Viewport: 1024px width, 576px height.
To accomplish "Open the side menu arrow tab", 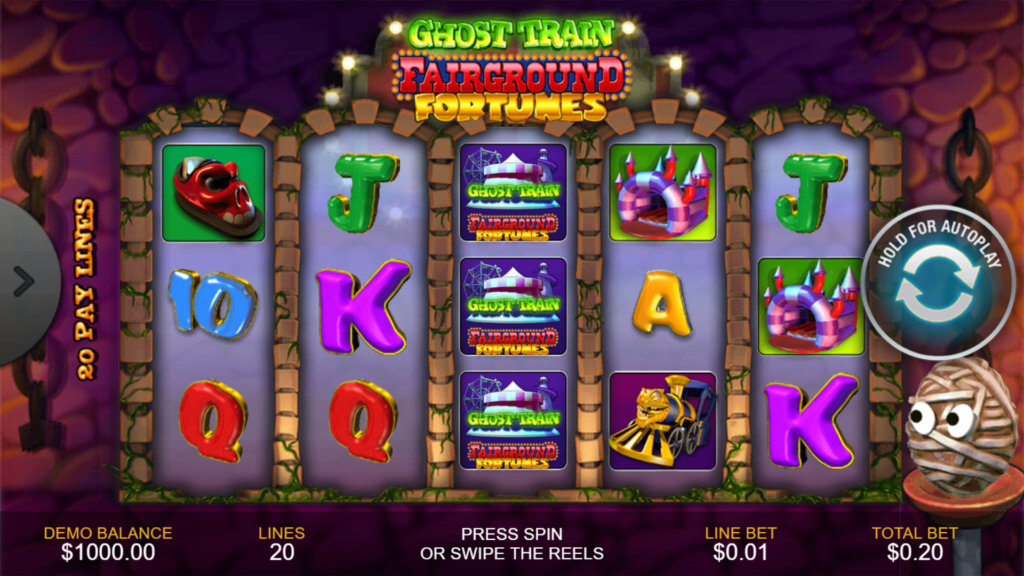I will tap(22, 282).
